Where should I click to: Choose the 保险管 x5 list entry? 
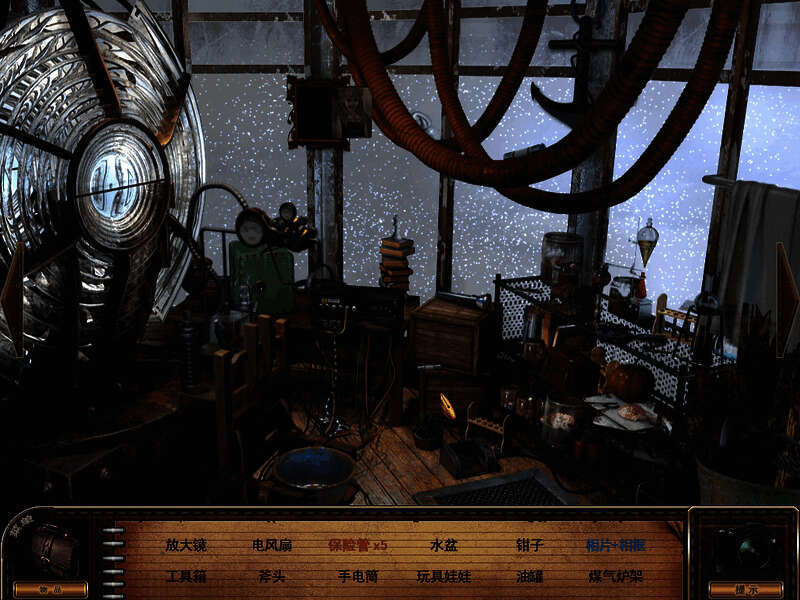357,546
